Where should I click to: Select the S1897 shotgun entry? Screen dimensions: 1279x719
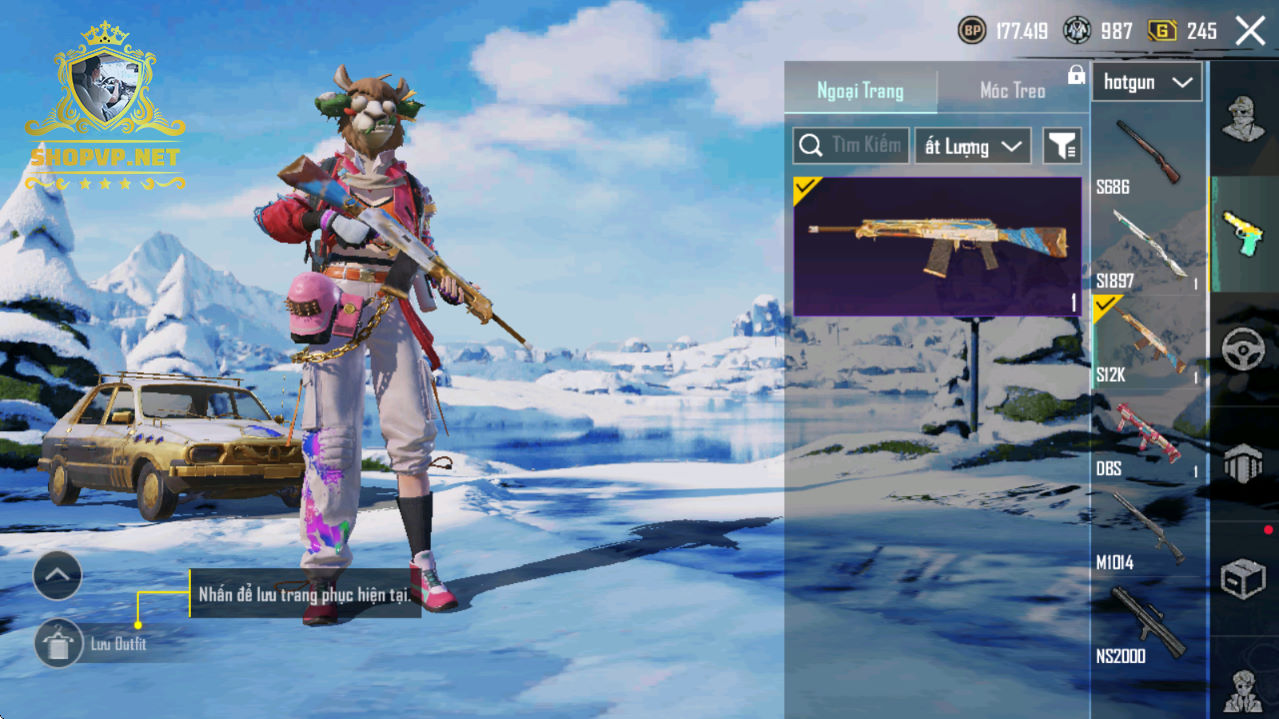[1146, 248]
